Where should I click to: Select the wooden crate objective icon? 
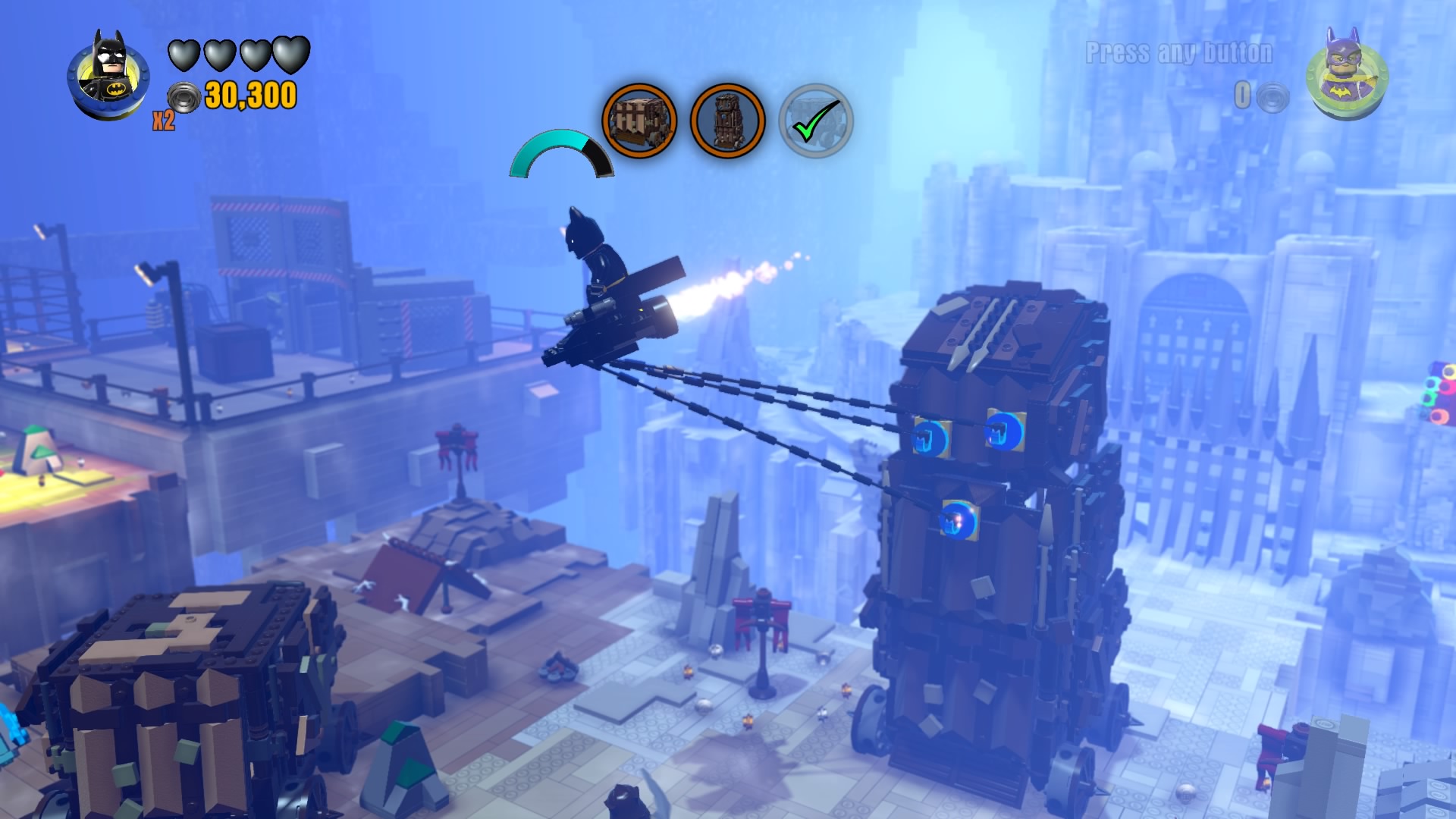pyautogui.click(x=639, y=121)
